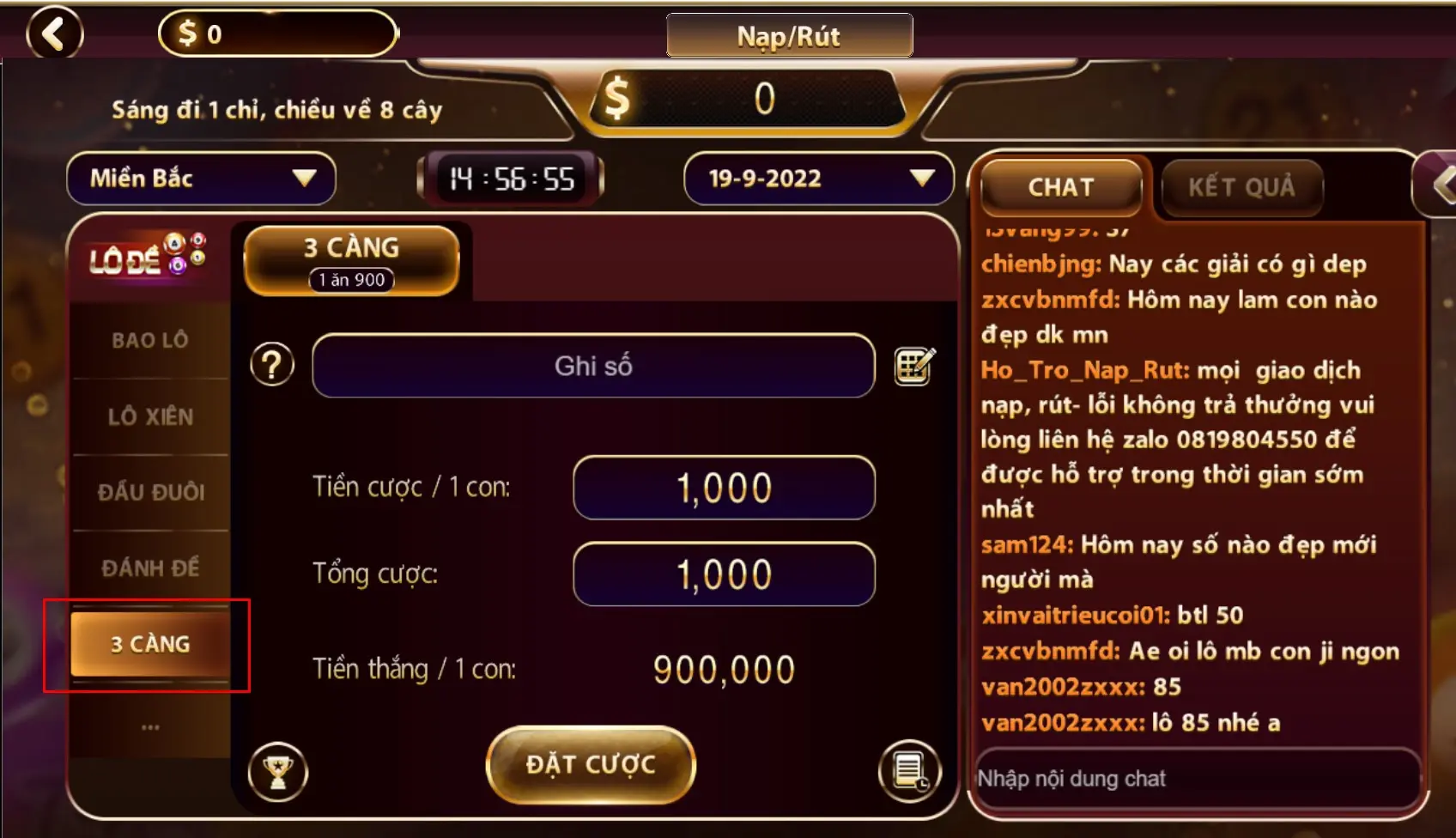
Task: Open the 19-9-2022 date dropdown
Action: coord(818,179)
